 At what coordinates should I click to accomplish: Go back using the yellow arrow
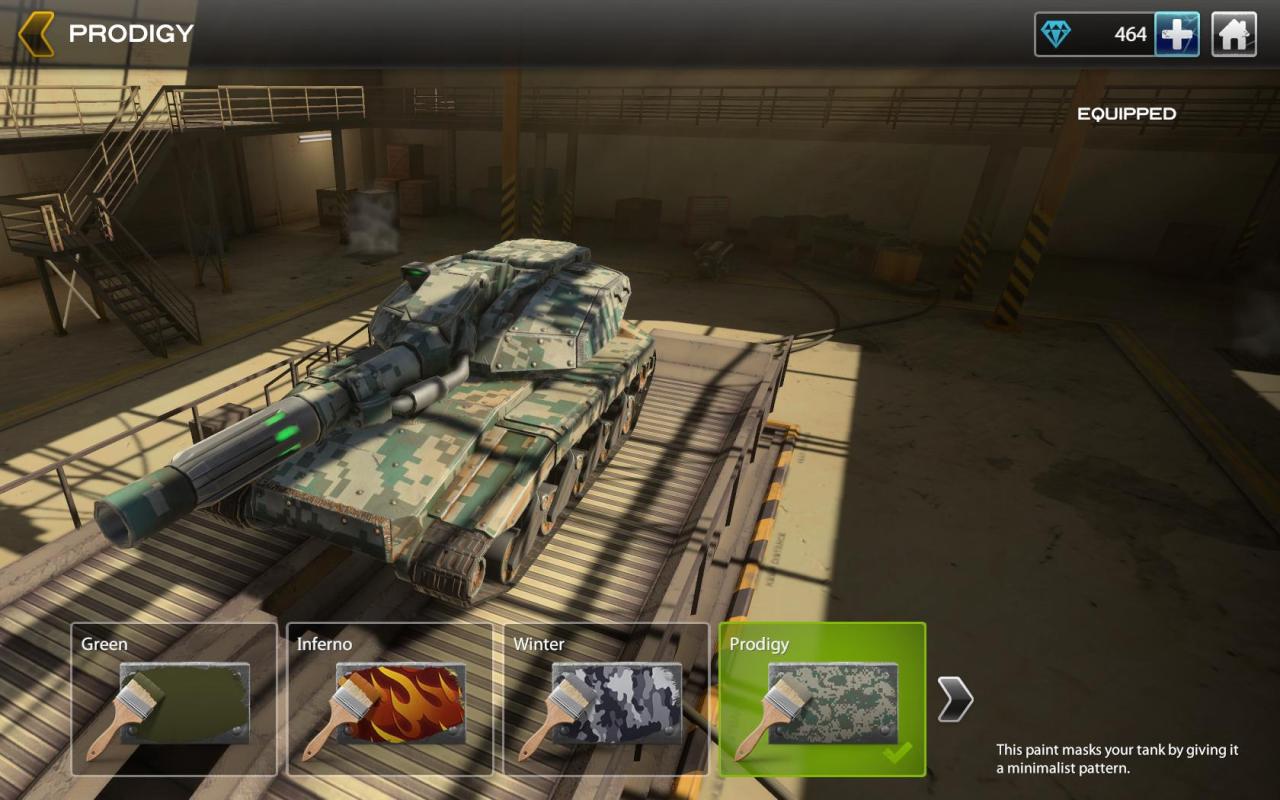[36, 34]
